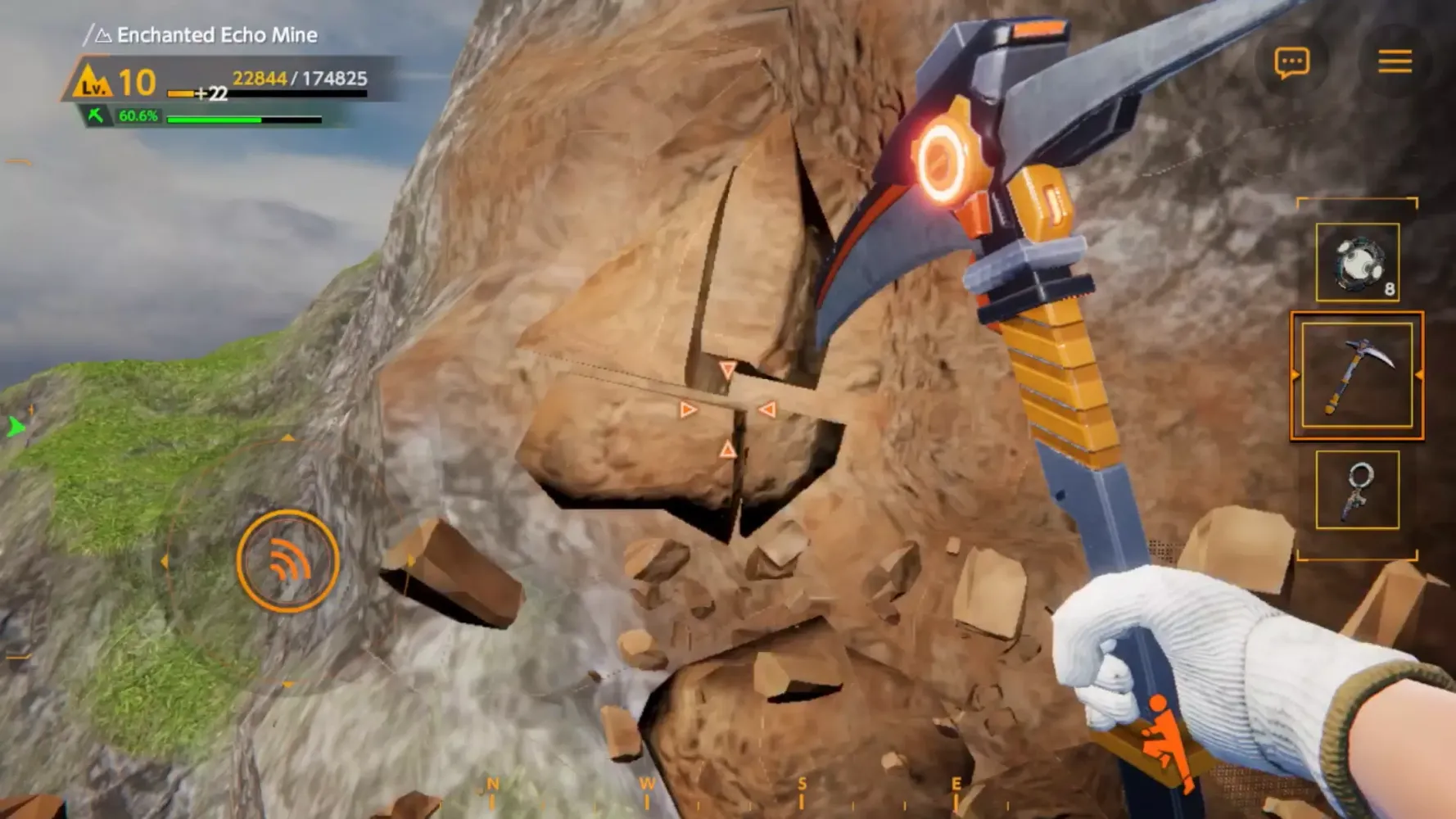Image resolution: width=1456 pixels, height=819 pixels.
Task: Select the grappling hook tool slot
Action: coord(1357,490)
